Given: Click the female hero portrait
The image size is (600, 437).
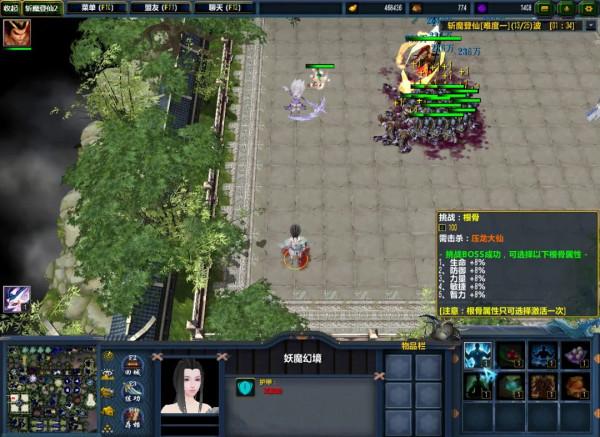Looking at the screenshot, I should (x=190, y=386).
